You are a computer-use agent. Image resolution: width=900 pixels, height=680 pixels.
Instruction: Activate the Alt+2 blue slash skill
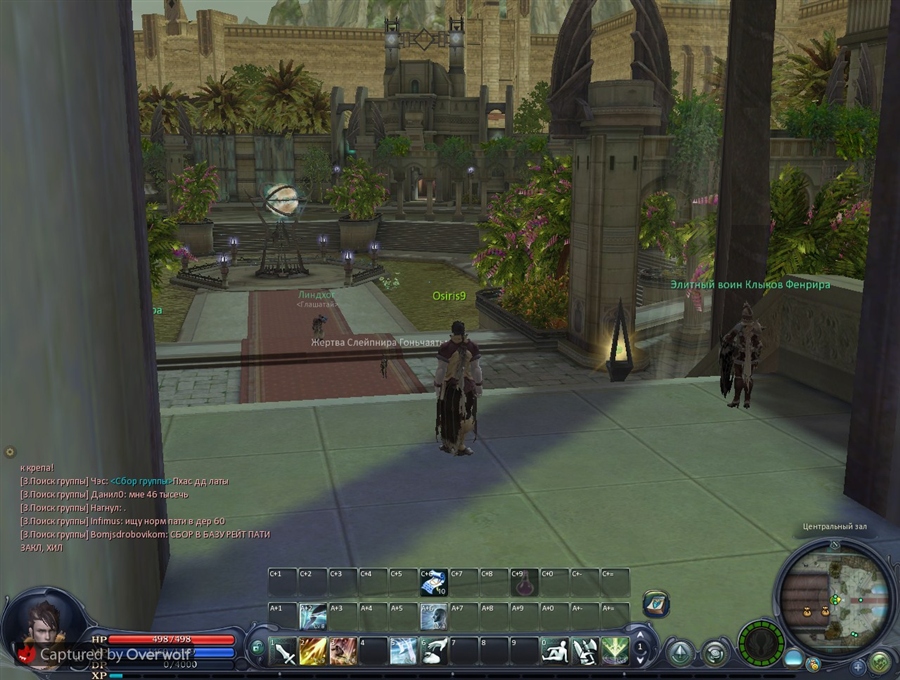pyautogui.click(x=313, y=615)
